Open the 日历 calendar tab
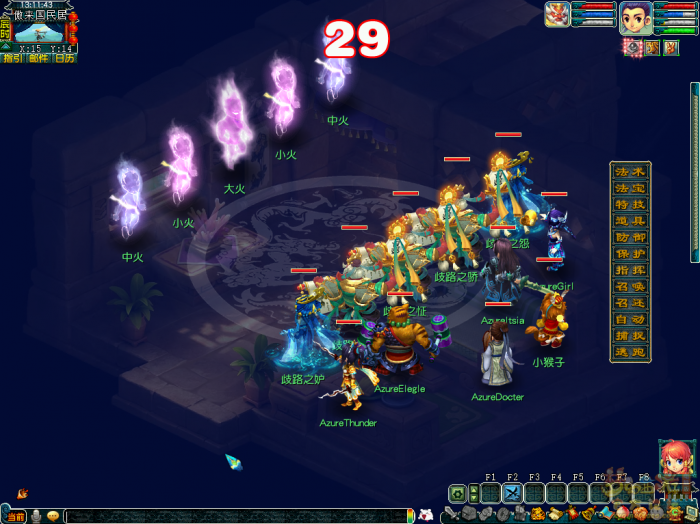 64,58
